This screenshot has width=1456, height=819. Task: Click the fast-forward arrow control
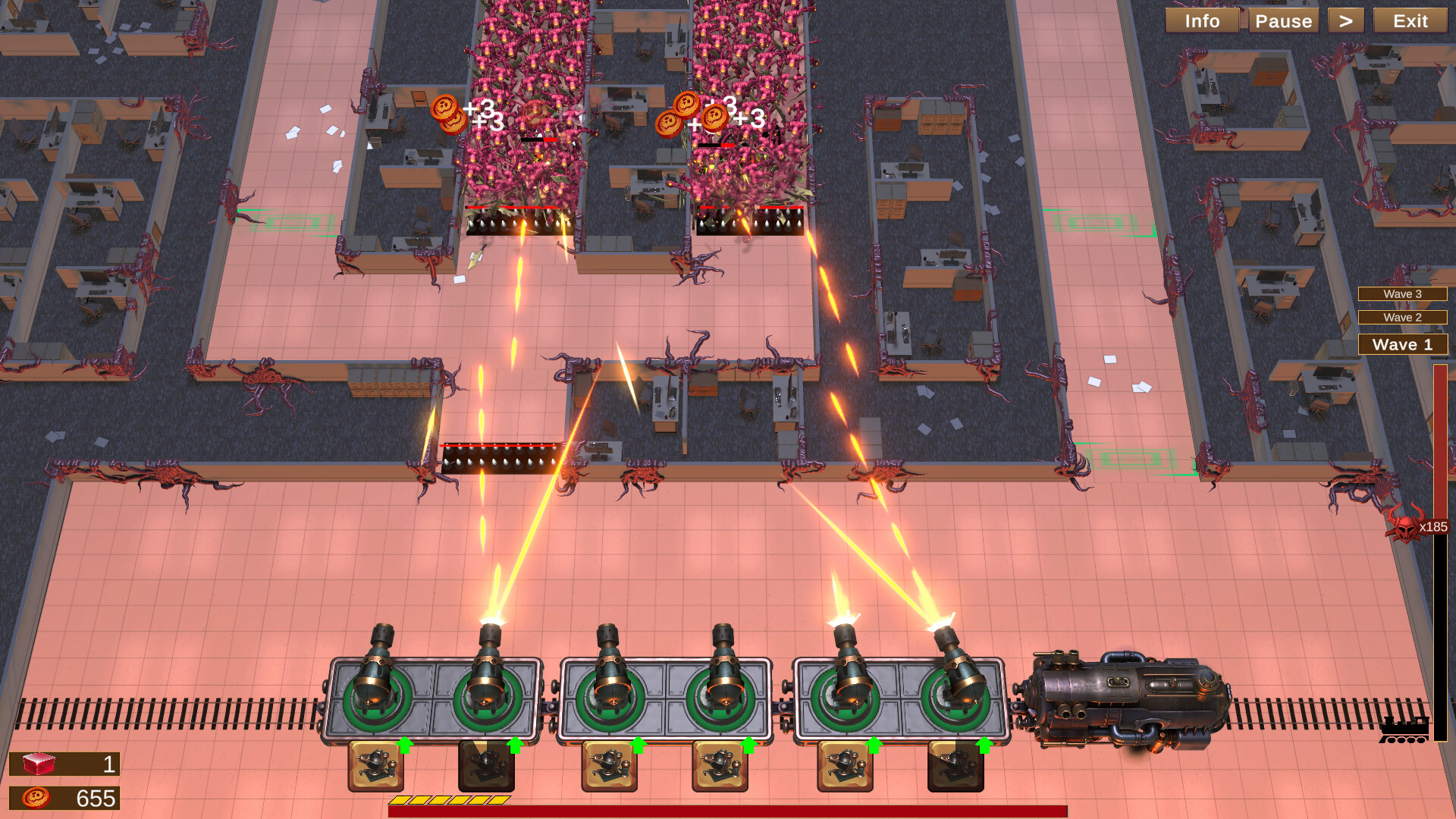tap(1346, 20)
